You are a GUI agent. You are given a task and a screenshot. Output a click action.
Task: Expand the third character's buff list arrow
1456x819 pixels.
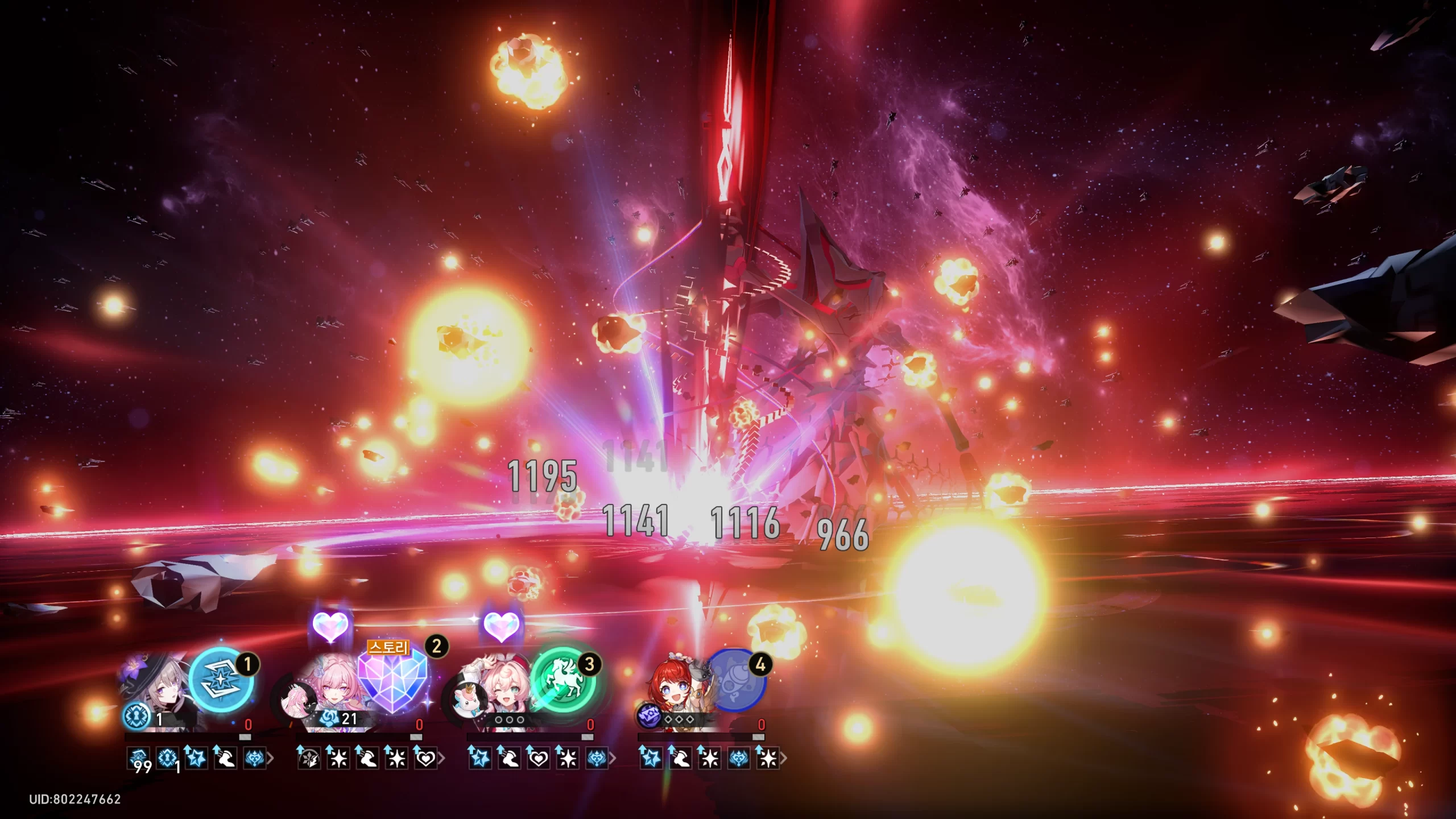[613, 758]
